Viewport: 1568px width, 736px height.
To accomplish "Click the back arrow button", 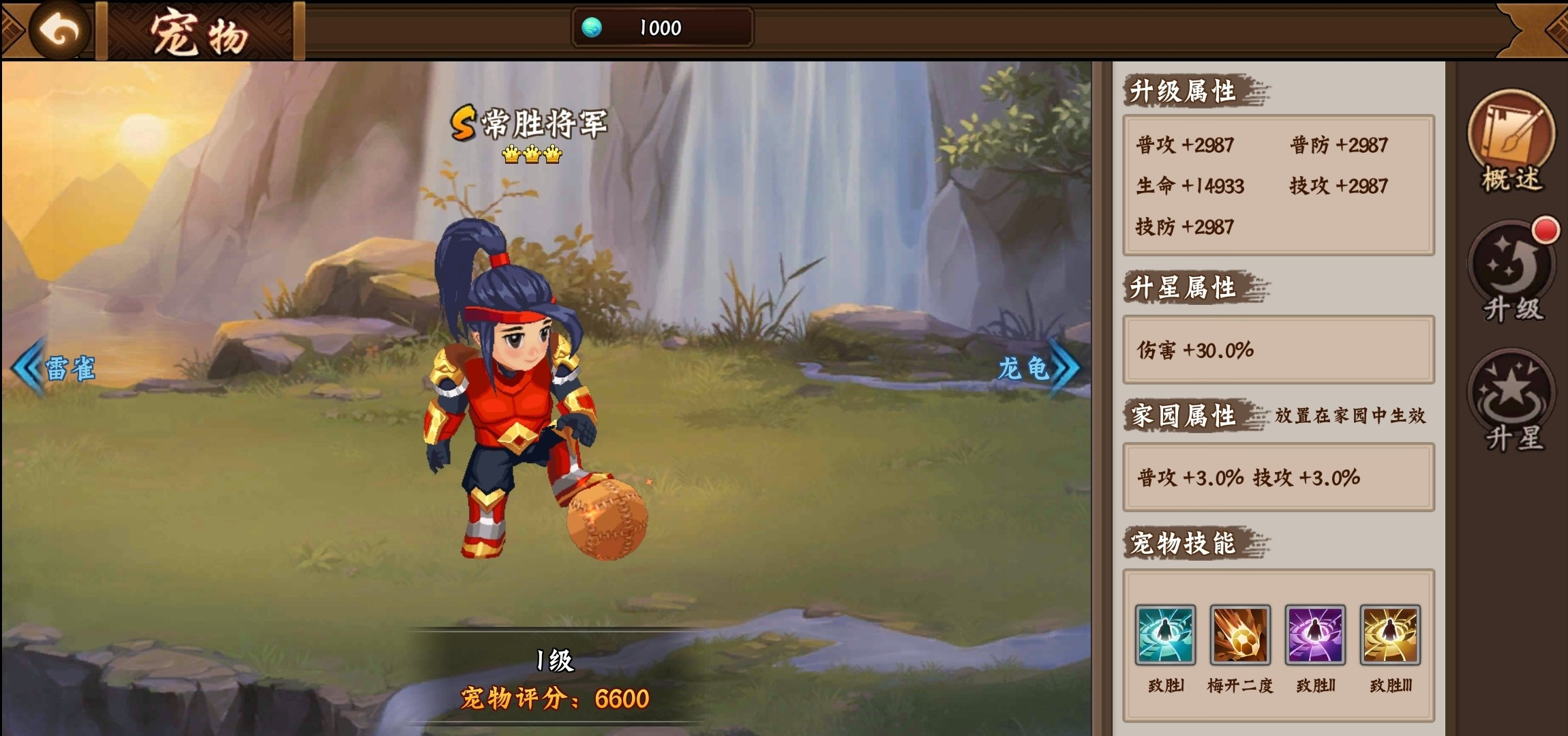I will pos(60,28).
